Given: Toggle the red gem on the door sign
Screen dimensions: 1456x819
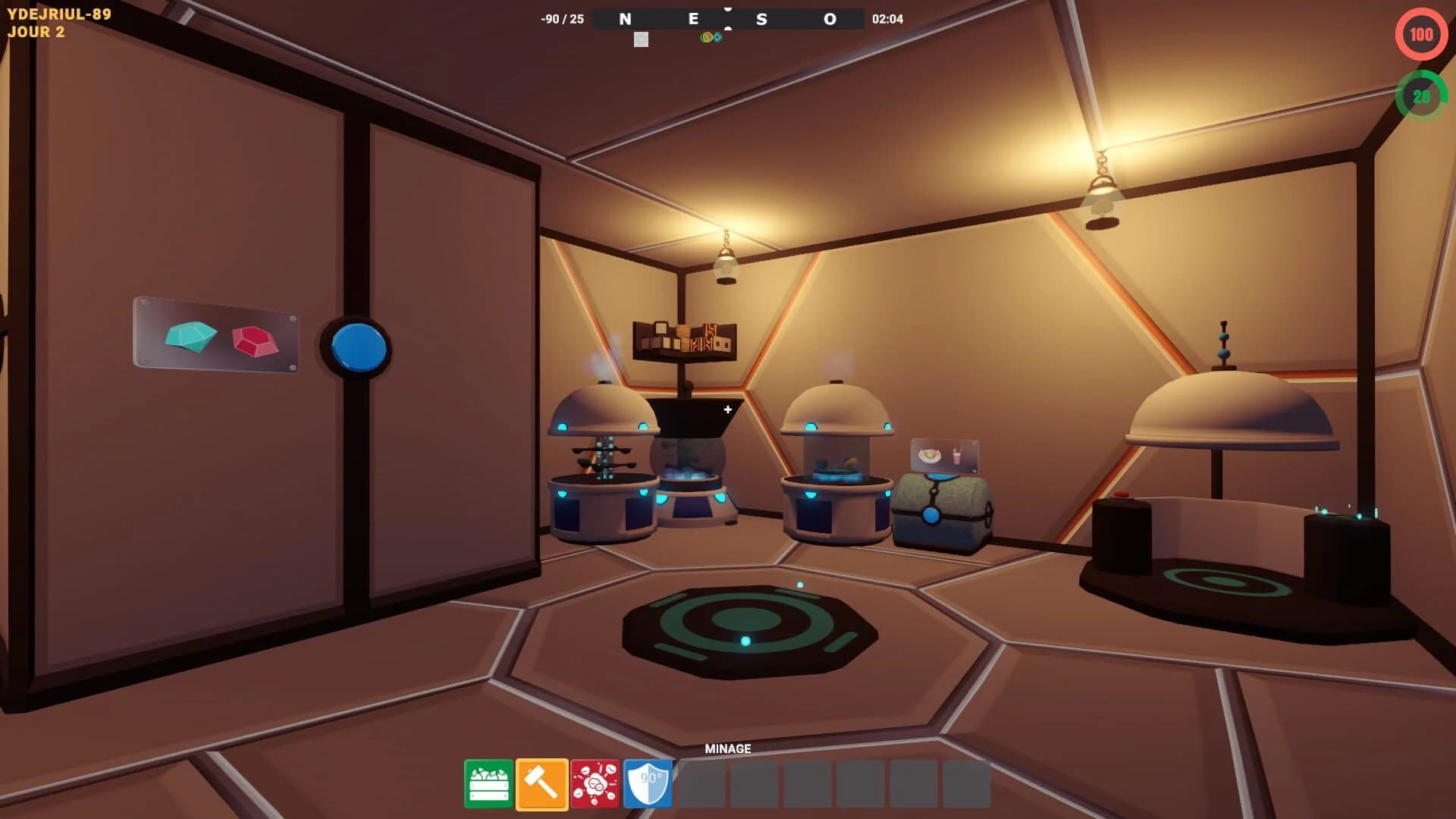Looking at the screenshot, I should [x=253, y=343].
